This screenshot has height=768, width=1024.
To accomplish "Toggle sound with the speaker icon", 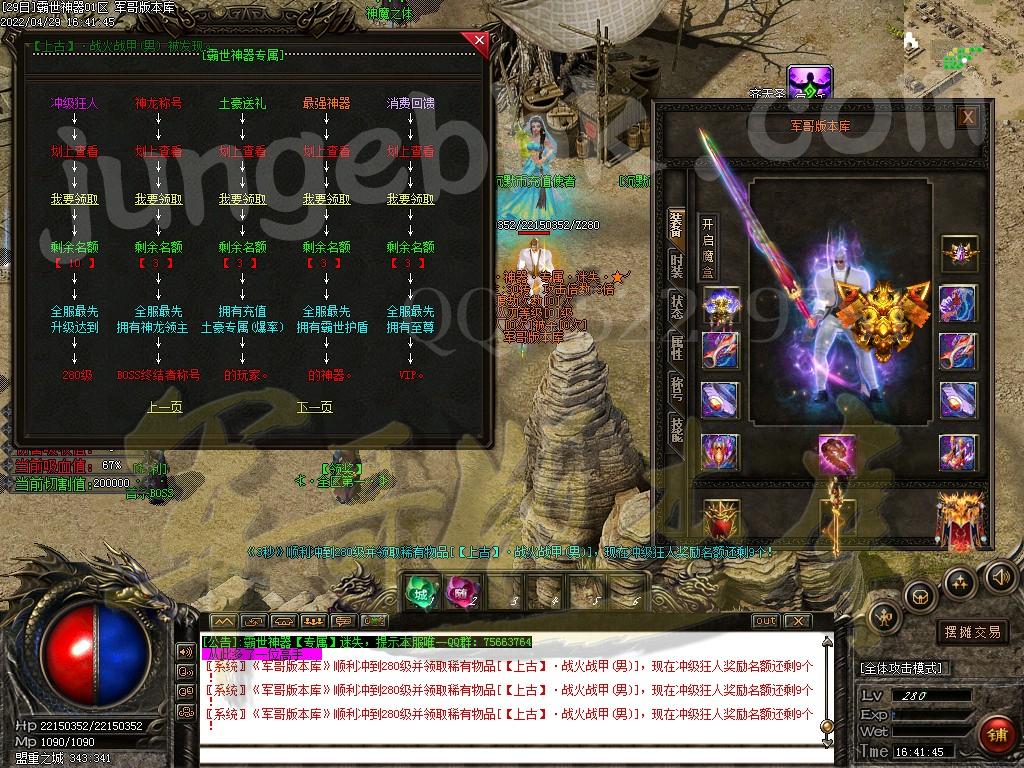I will click(1000, 576).
